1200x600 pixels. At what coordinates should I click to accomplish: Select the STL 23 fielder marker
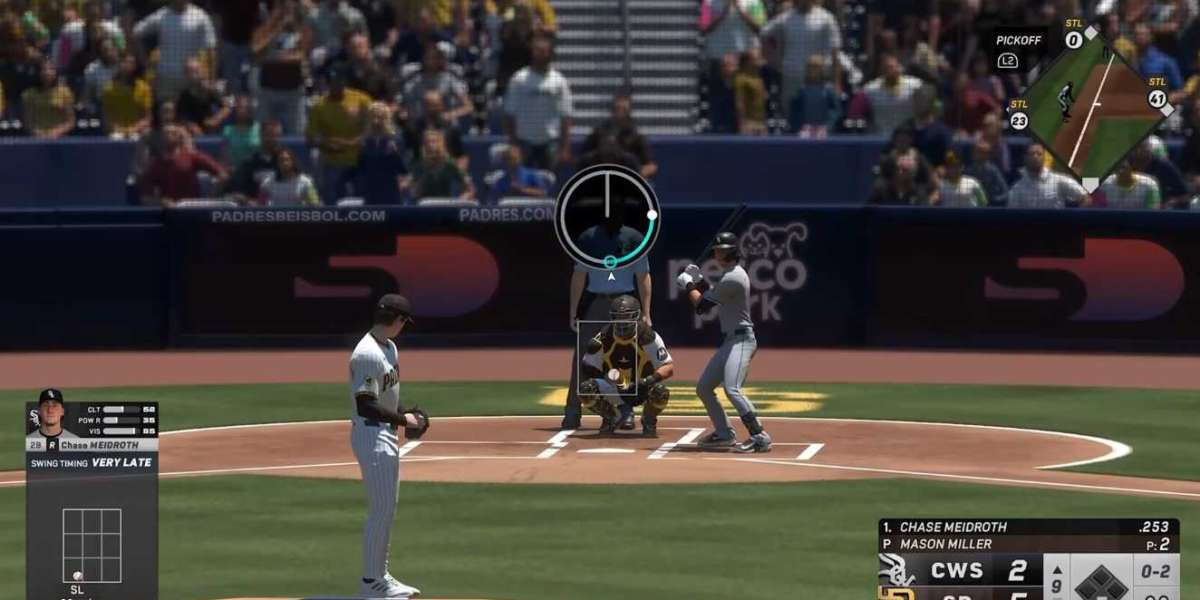coord(1019,120)
